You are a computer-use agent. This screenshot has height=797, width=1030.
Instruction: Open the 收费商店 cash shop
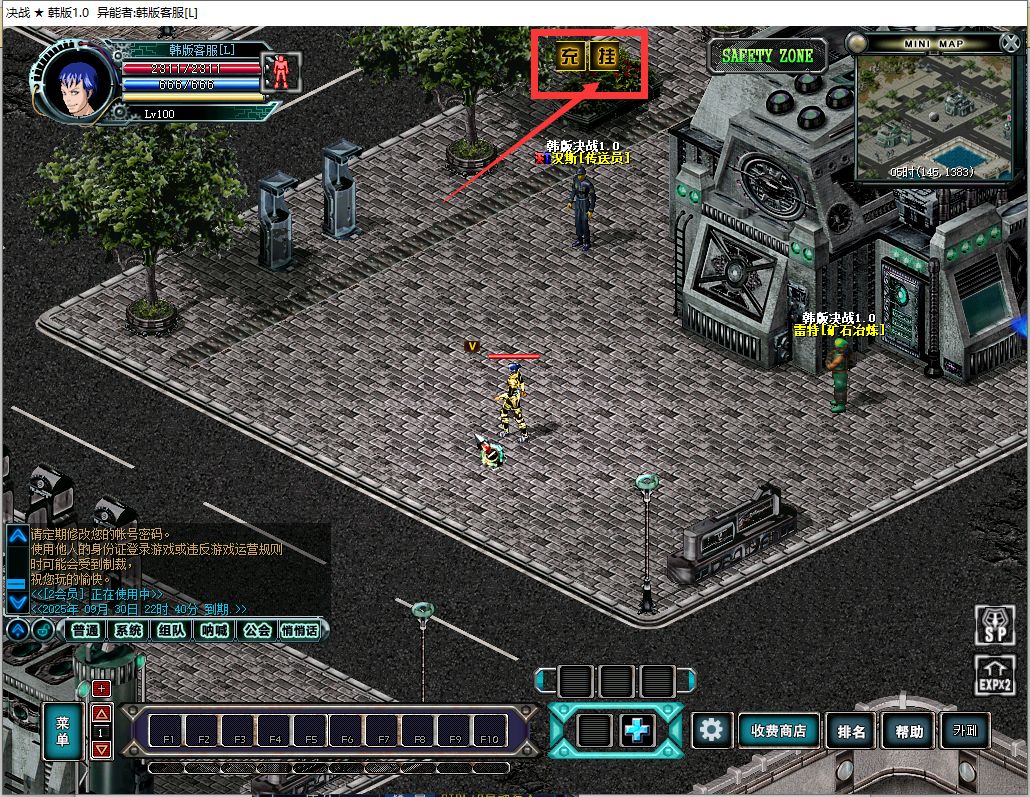[778, 731]
